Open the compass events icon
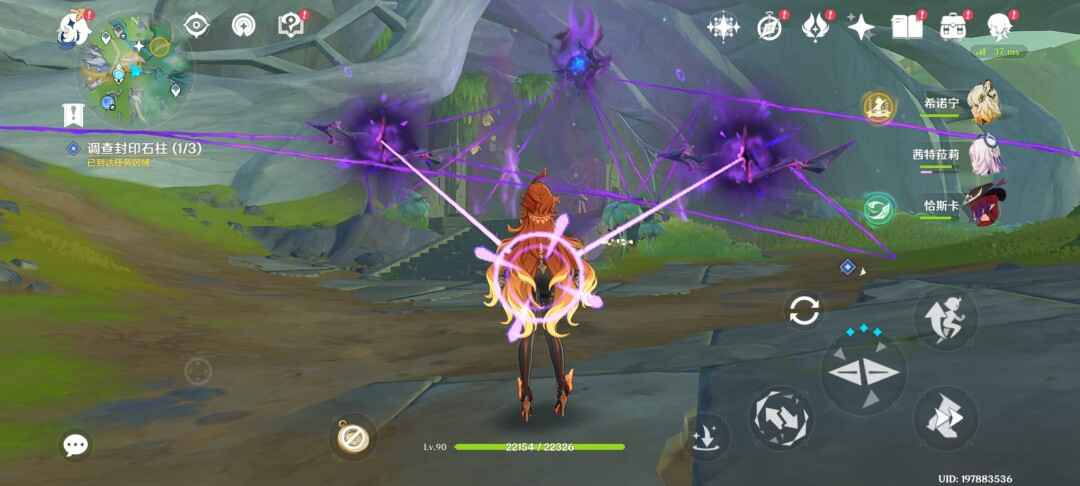The height and width of the screenshot is (486, 1080). [x=769, y=27]
